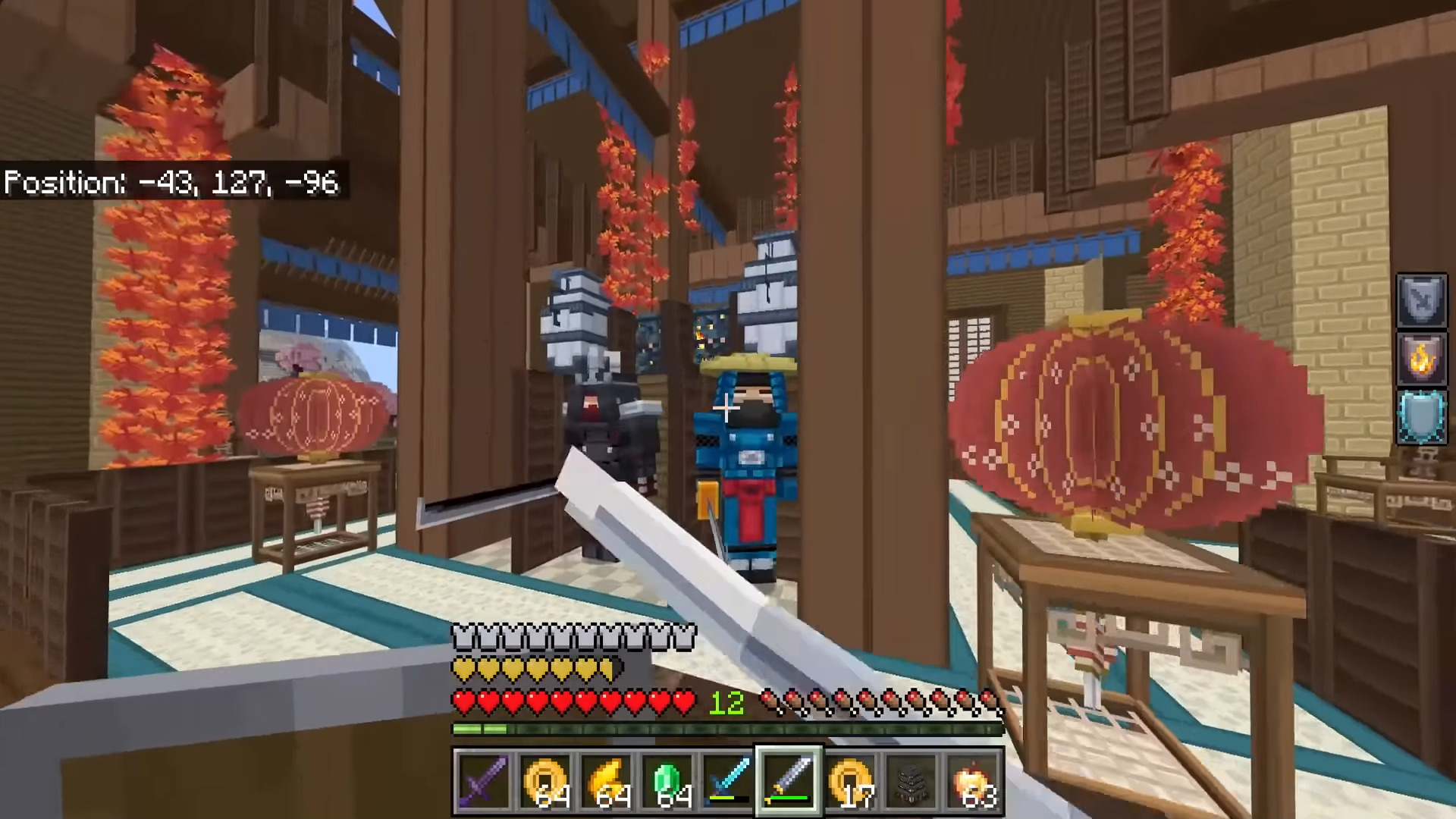The height and width of the screenshot is (819, 1456).
Task: Choose the golden feather item slot
Action: click(x=607, y=781)
